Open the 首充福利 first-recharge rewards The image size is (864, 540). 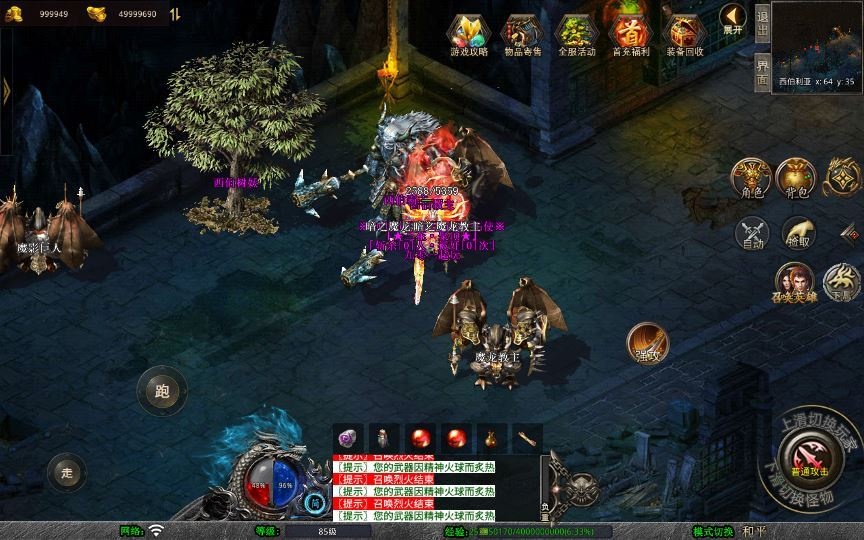tap(630, 34)
